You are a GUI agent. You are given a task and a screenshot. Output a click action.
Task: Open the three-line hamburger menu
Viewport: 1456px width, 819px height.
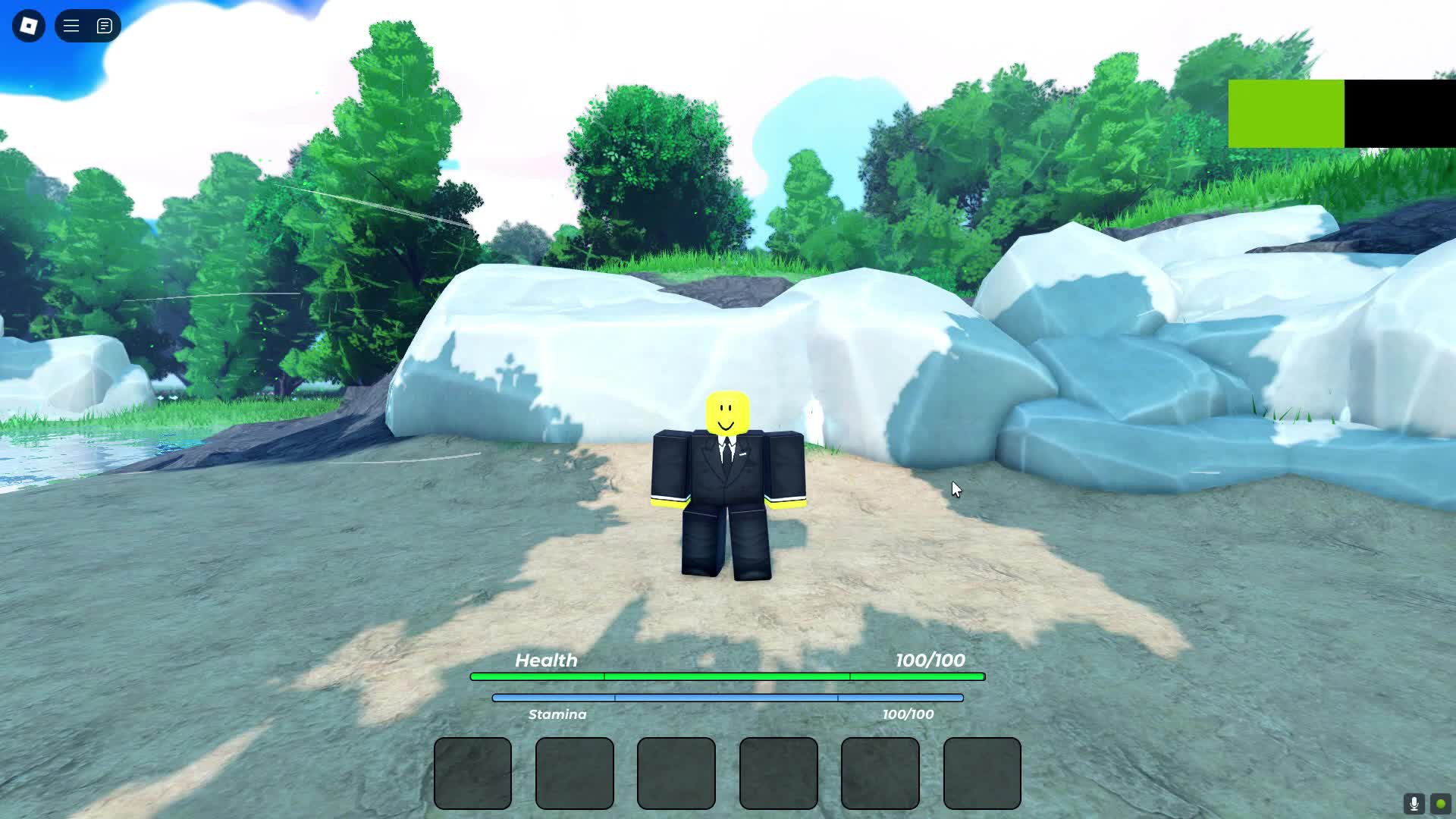click(x=71, y=26)
